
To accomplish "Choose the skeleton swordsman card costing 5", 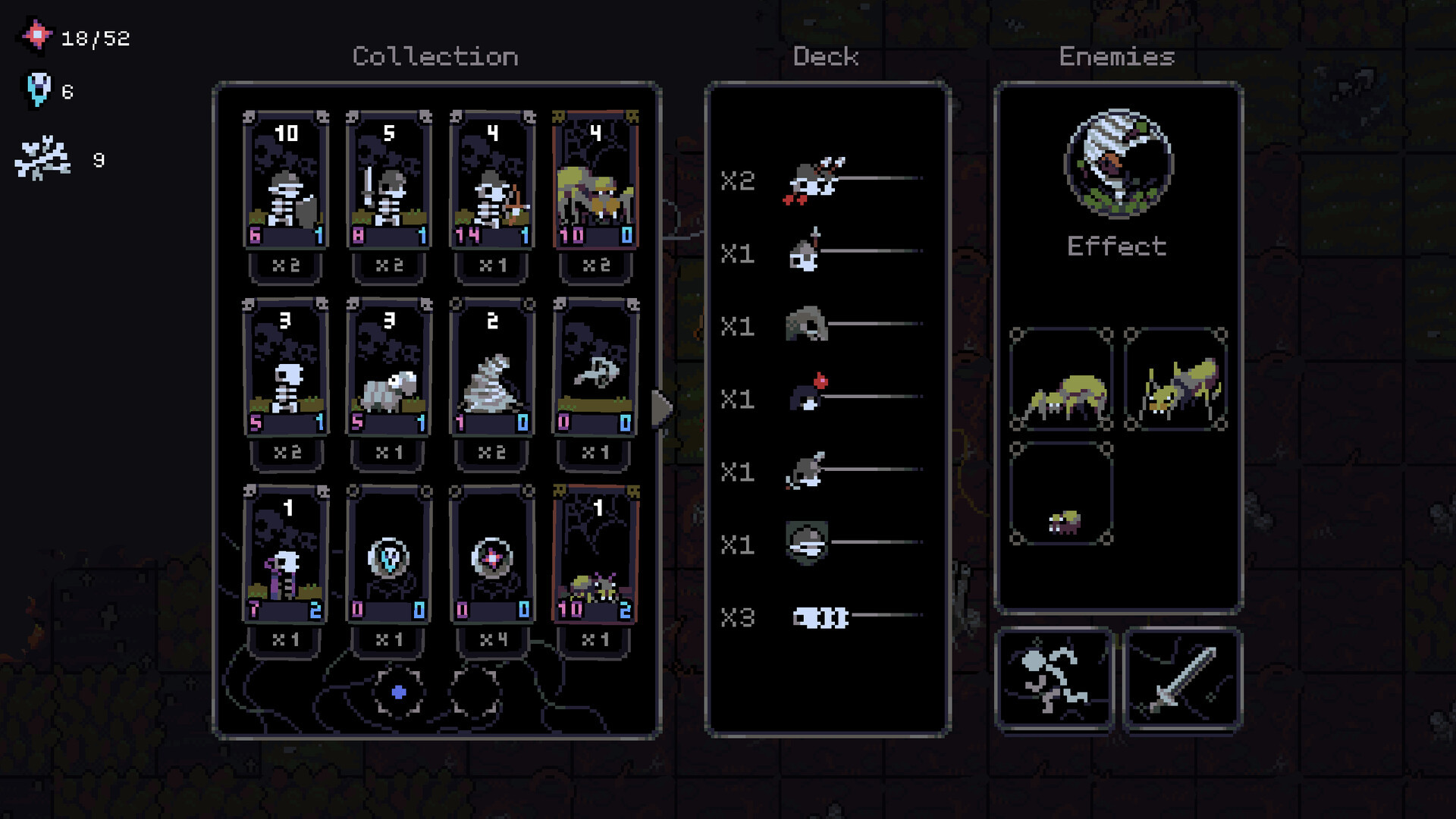I will [x=389, y=180].
